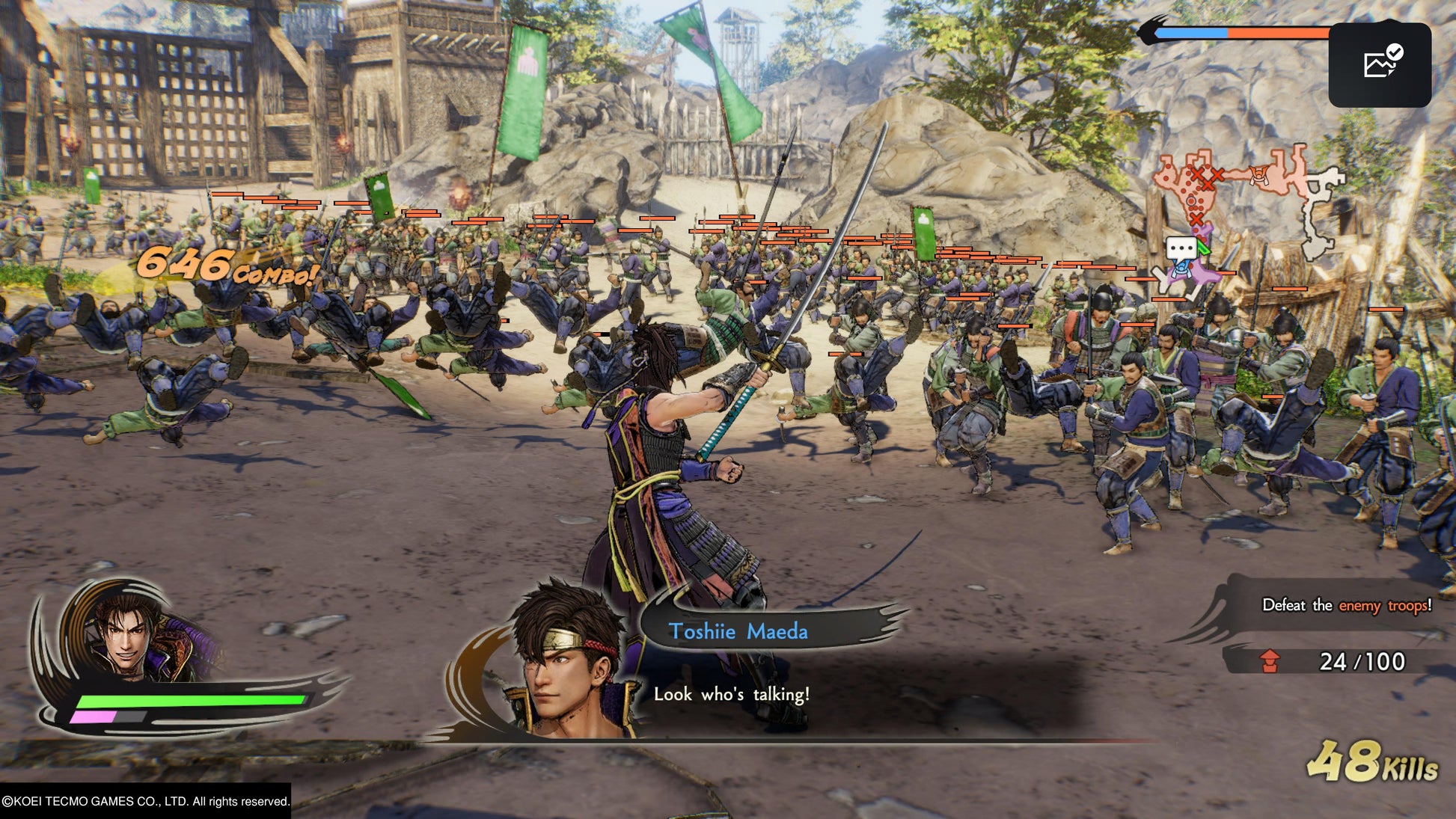The width and height of the screenshot is (1456, 819).
Task: Click the speech bubble marker on minimap
Action: click(x=1181, y=249)
